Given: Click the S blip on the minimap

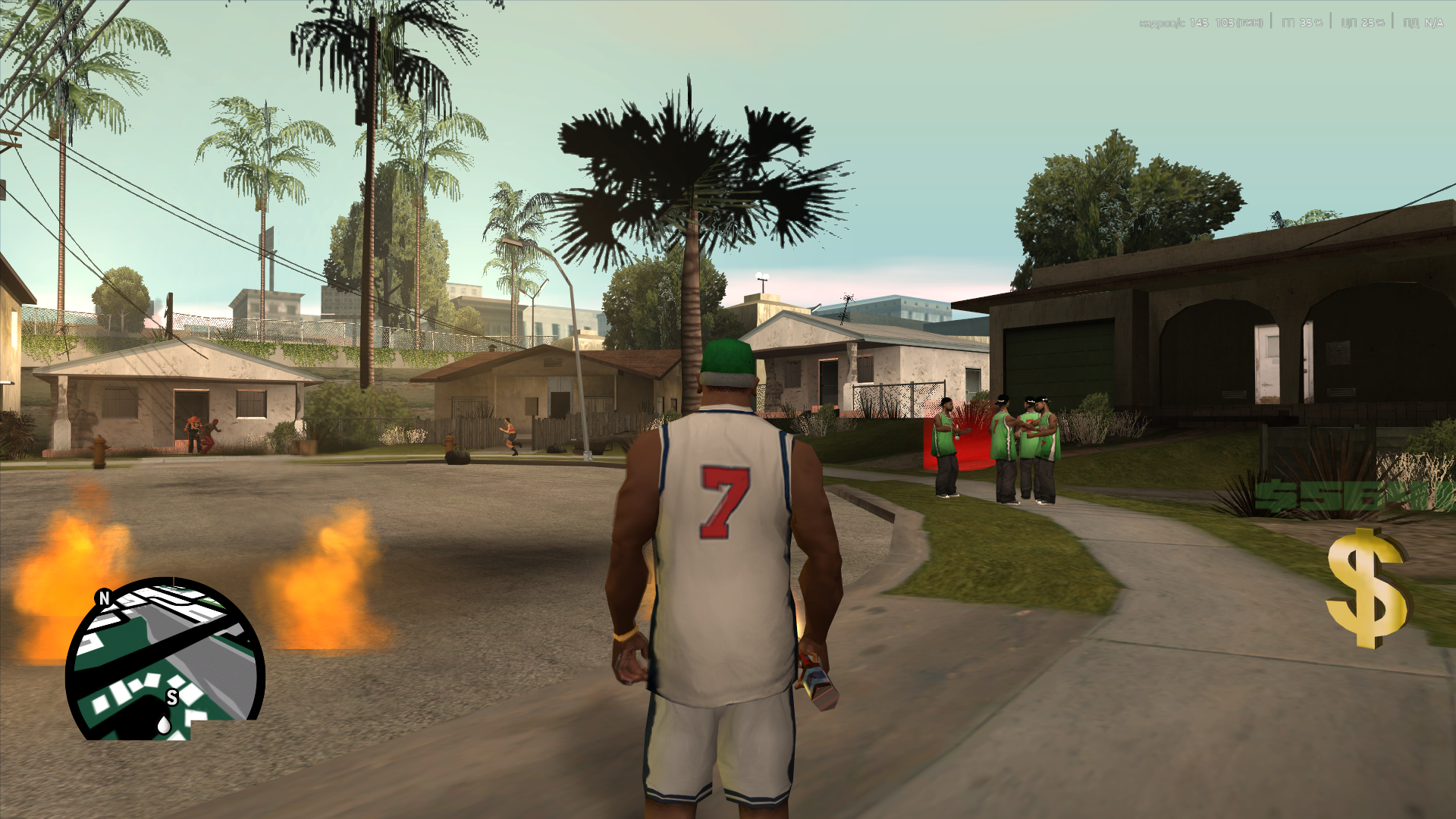Looking at the screenshot, I should [x=172, y=698].
